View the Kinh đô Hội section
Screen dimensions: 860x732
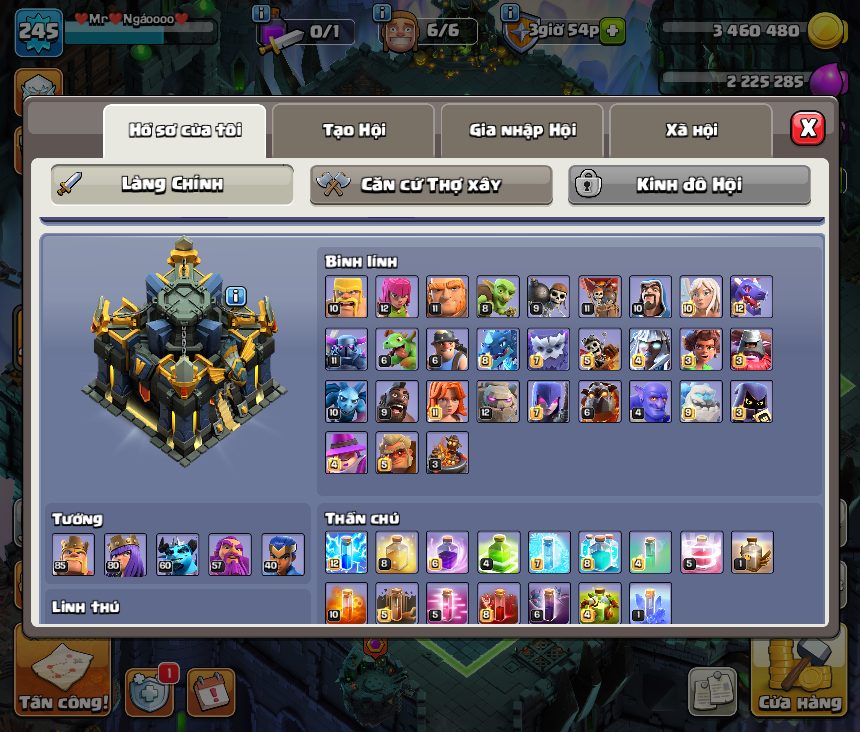pyautogui.click(x=689, y=184)
